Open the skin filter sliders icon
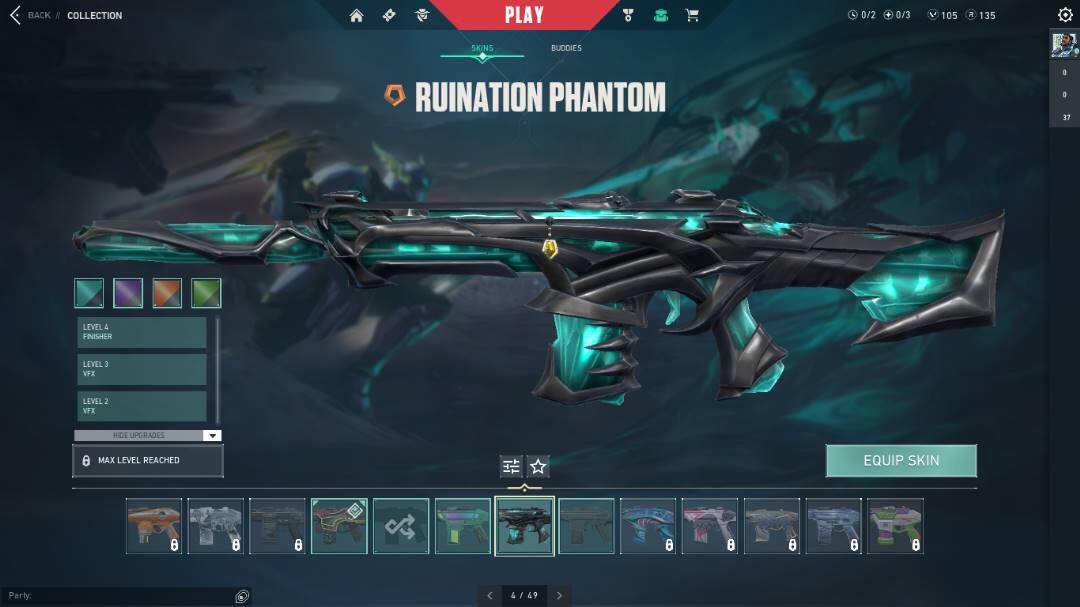The image size is (1080, 607). tap(511, 466)
